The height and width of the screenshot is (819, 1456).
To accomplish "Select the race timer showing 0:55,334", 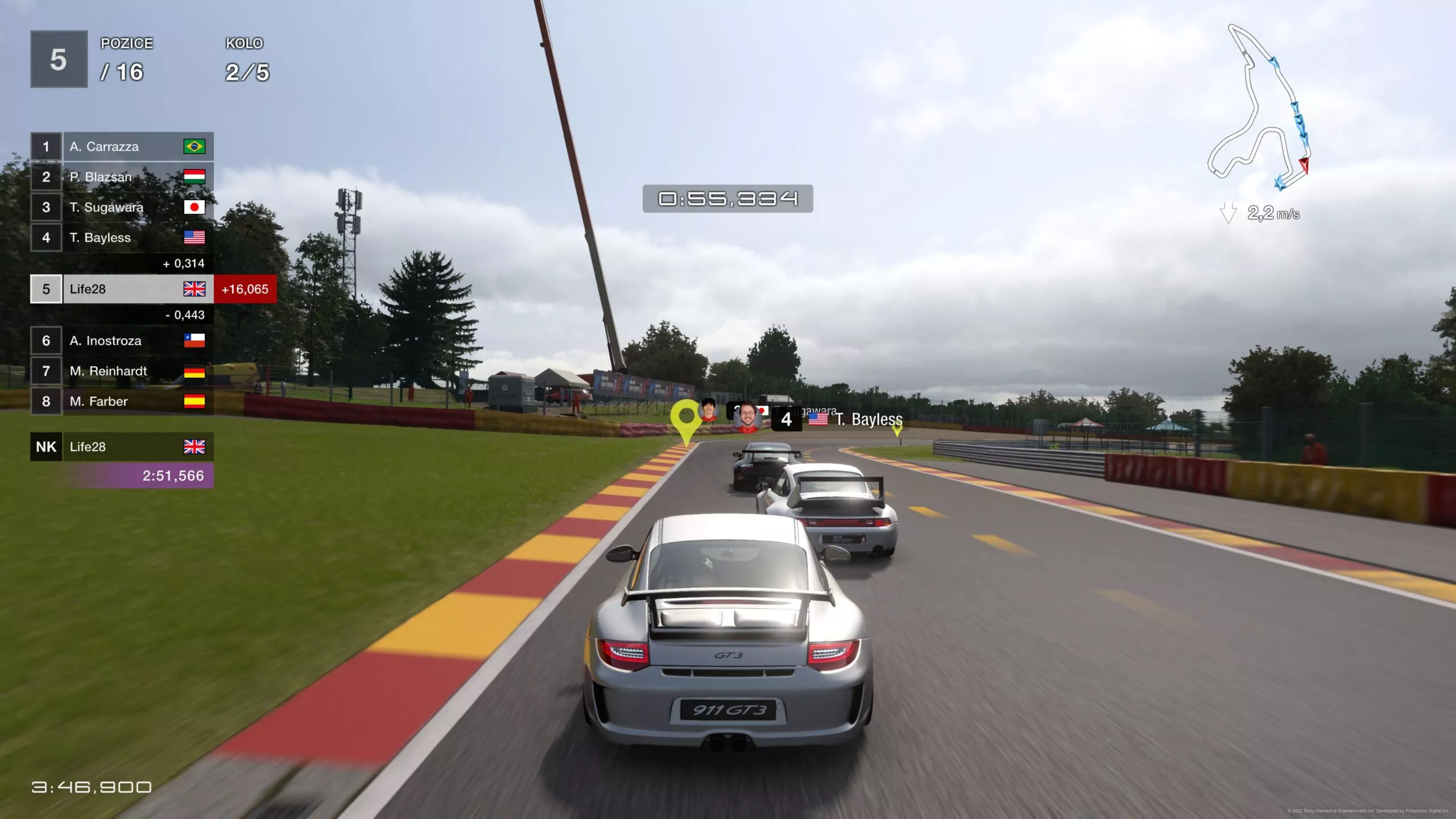I will (727, 200).
